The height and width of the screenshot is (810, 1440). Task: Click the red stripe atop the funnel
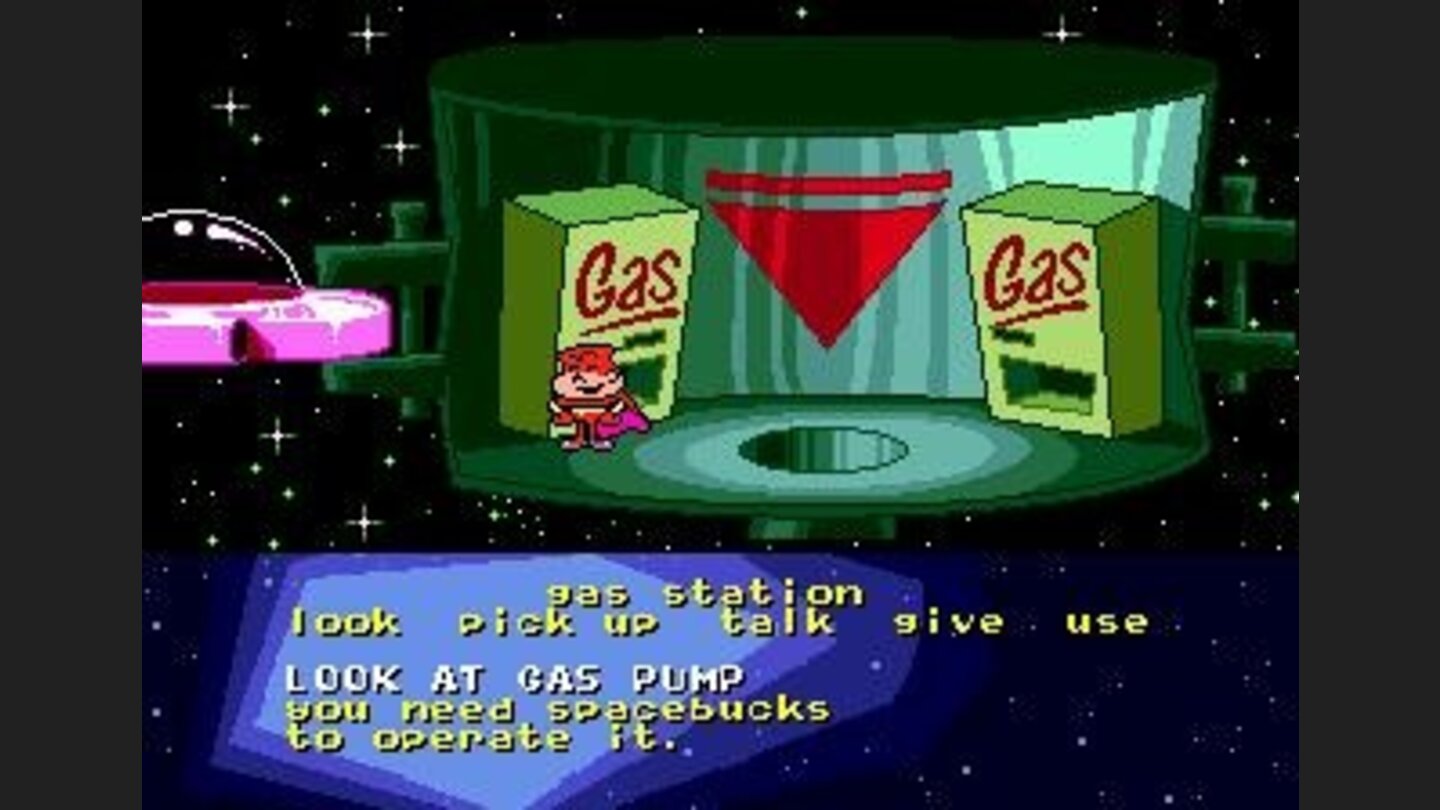828,182
